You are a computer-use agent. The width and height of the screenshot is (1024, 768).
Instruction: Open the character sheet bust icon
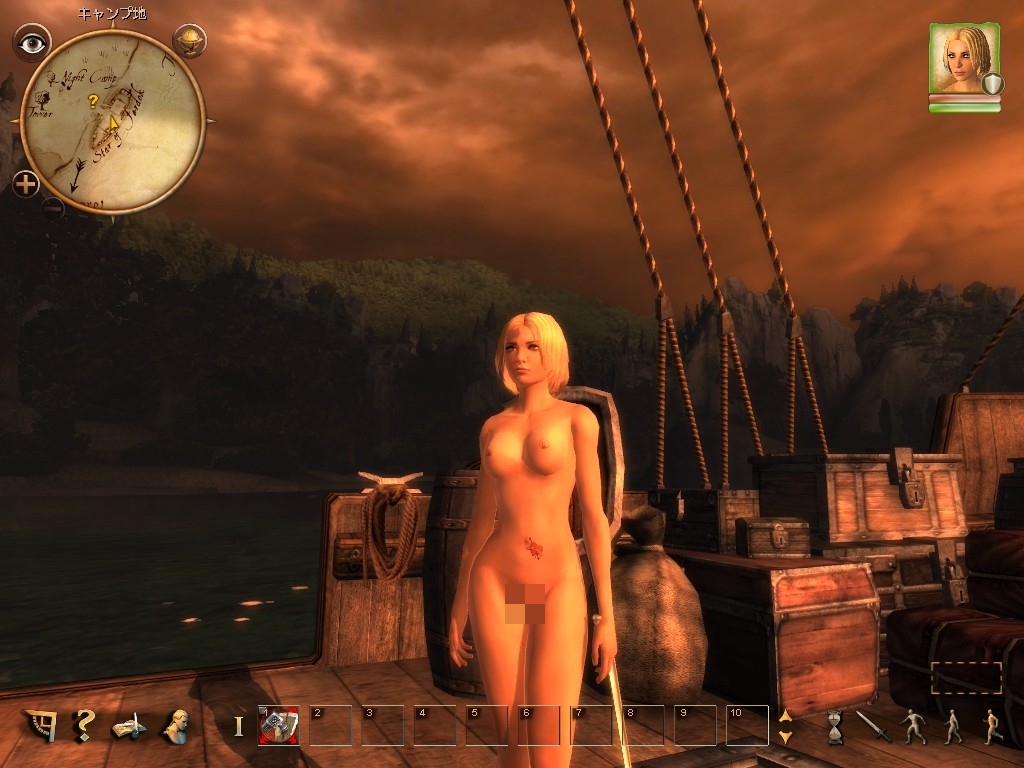[178, 725]
